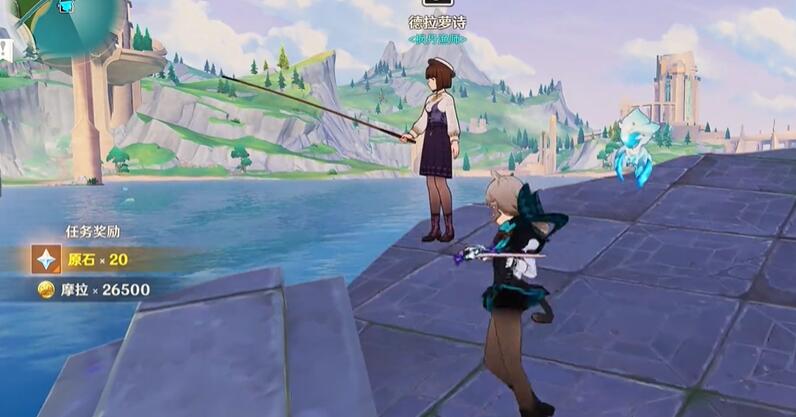The height and width of the screenshot is (417, 796).
Task: Click the Mora (摩拉) gold coin reward
Action: pos(46,290)
